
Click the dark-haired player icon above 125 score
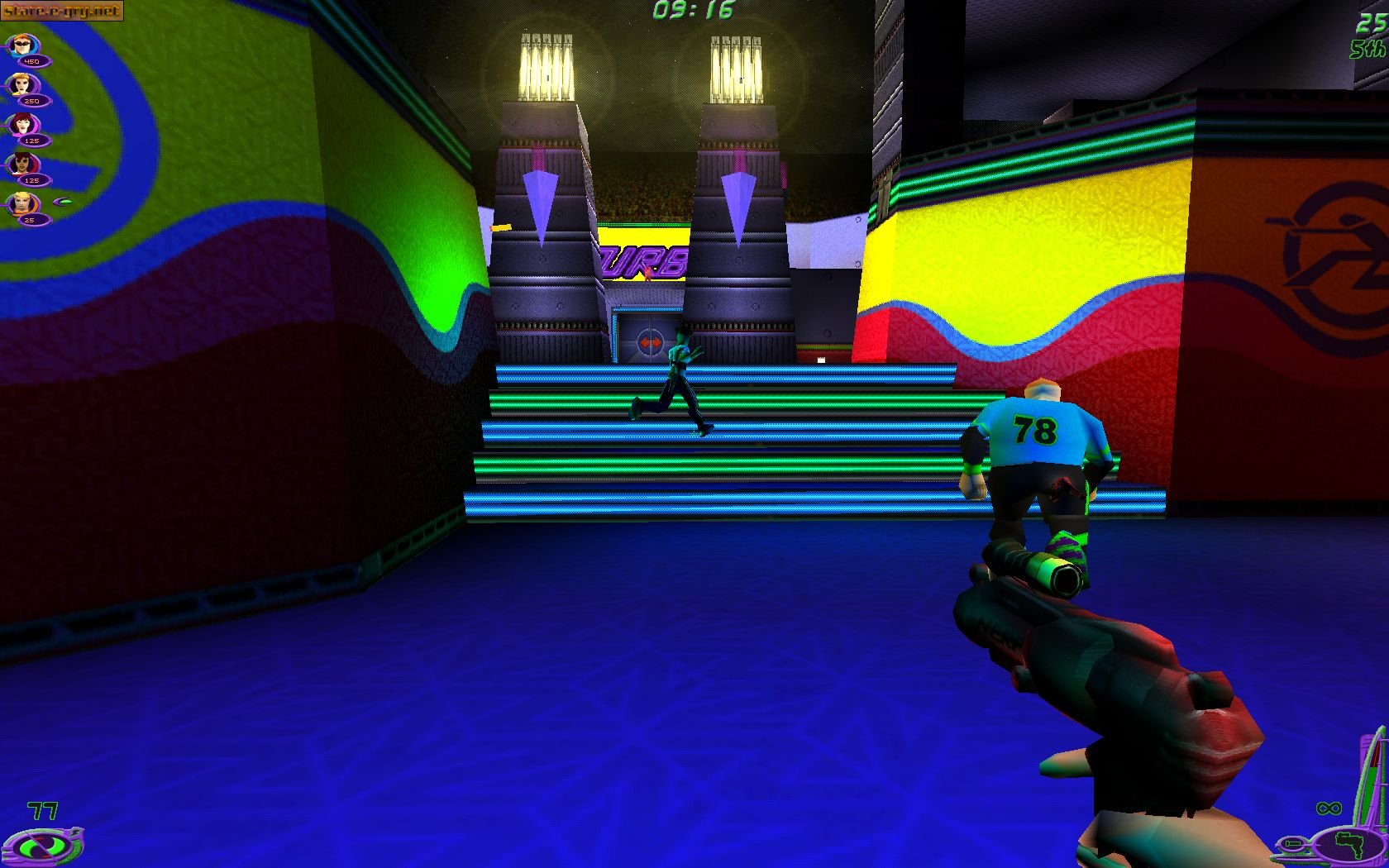pyautogui.click(x=21, y=164)
